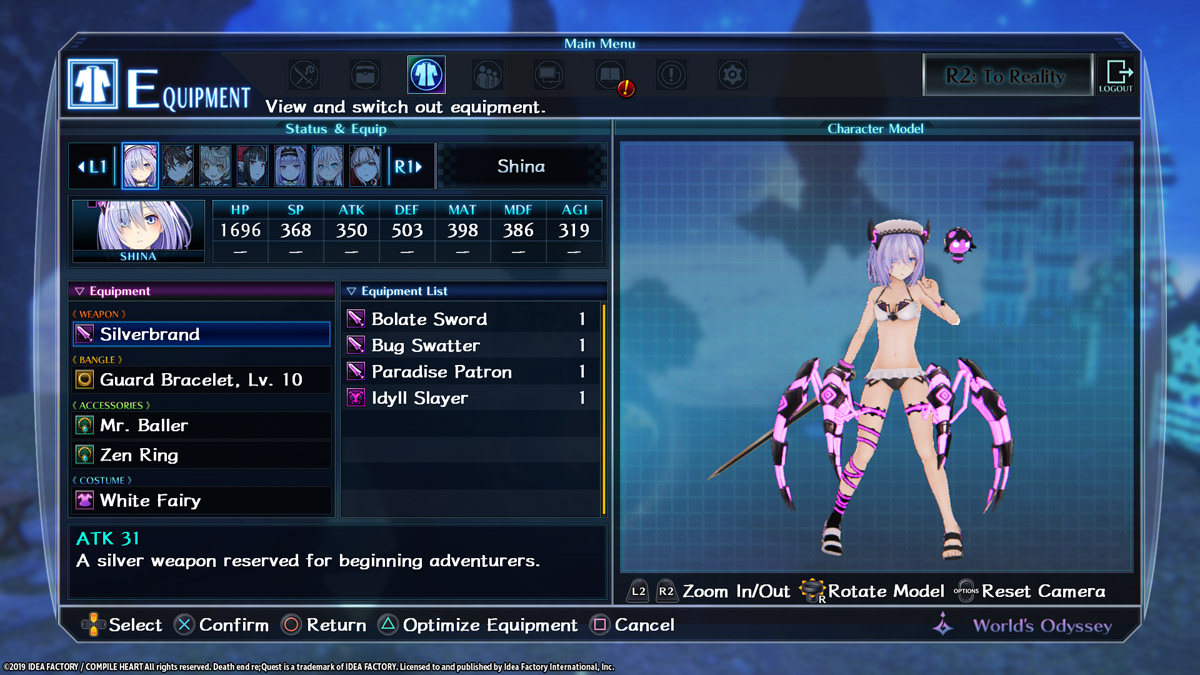Screen dimensions: 1200x675
Task: Open the skills menu with the sword and staff icon
Action: (304, 75)
